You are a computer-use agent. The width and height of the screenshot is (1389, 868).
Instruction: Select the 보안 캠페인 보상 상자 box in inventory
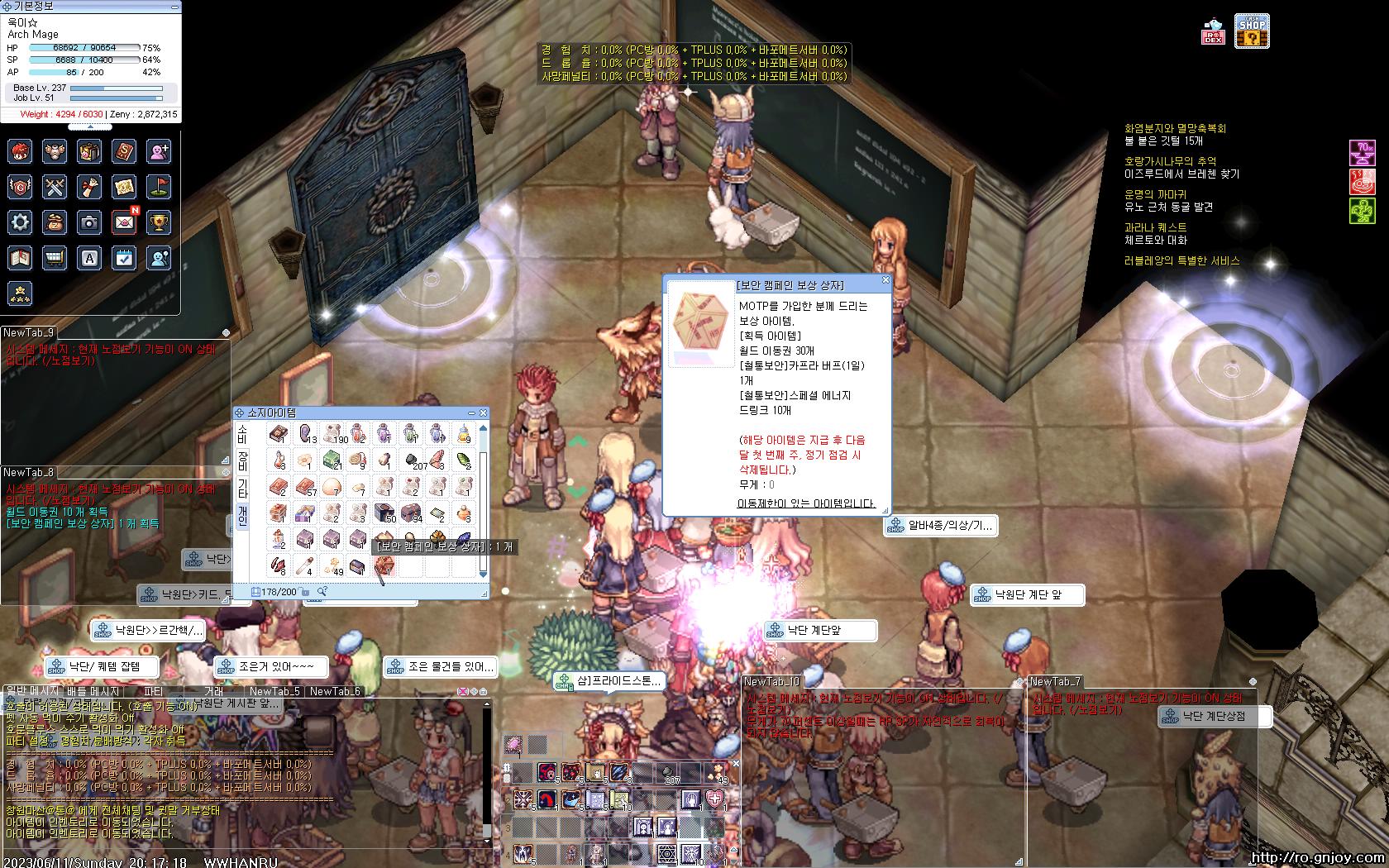pos(384,566)
